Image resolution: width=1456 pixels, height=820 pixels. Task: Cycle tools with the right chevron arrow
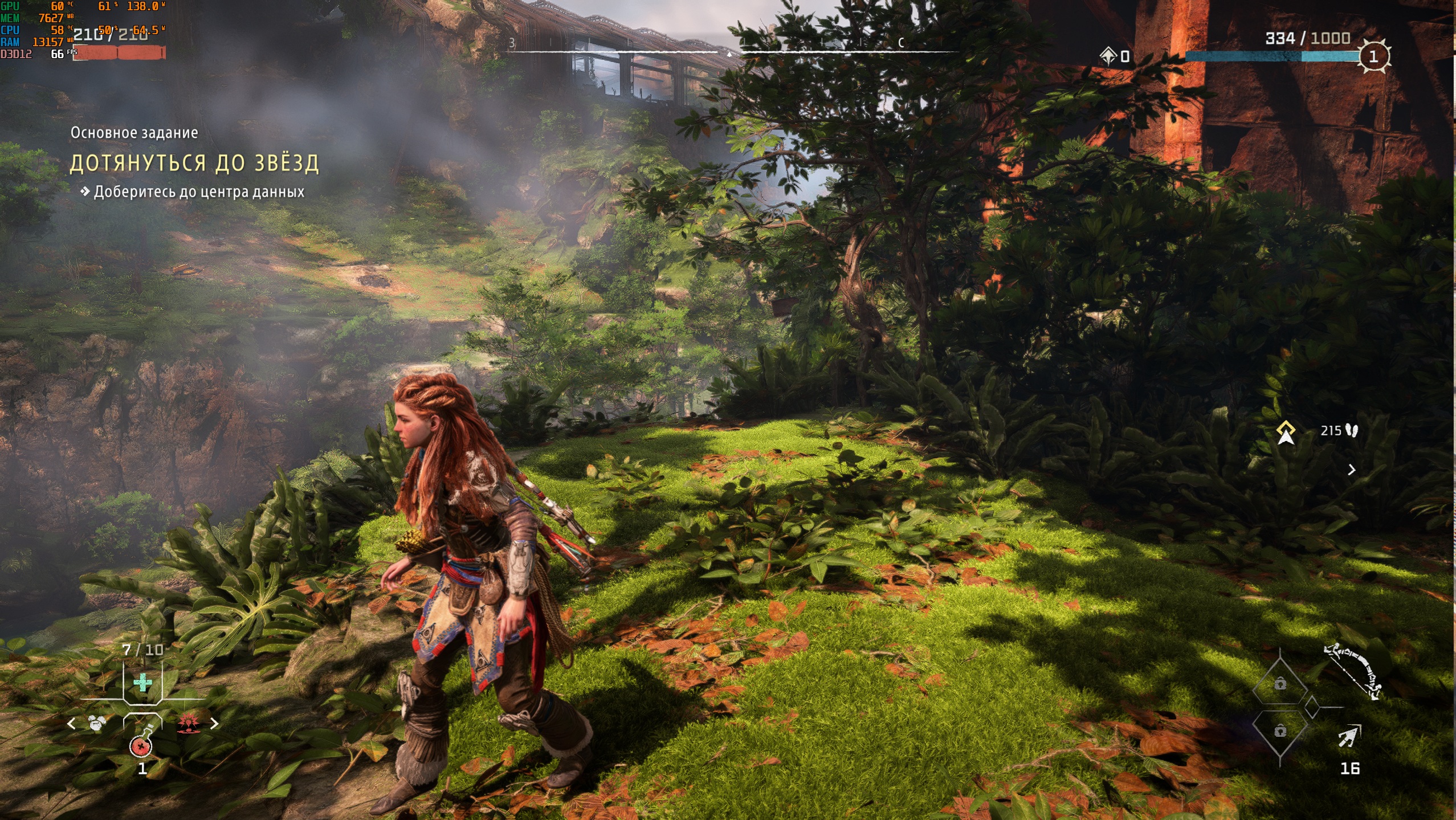click(x=214, y=724)
